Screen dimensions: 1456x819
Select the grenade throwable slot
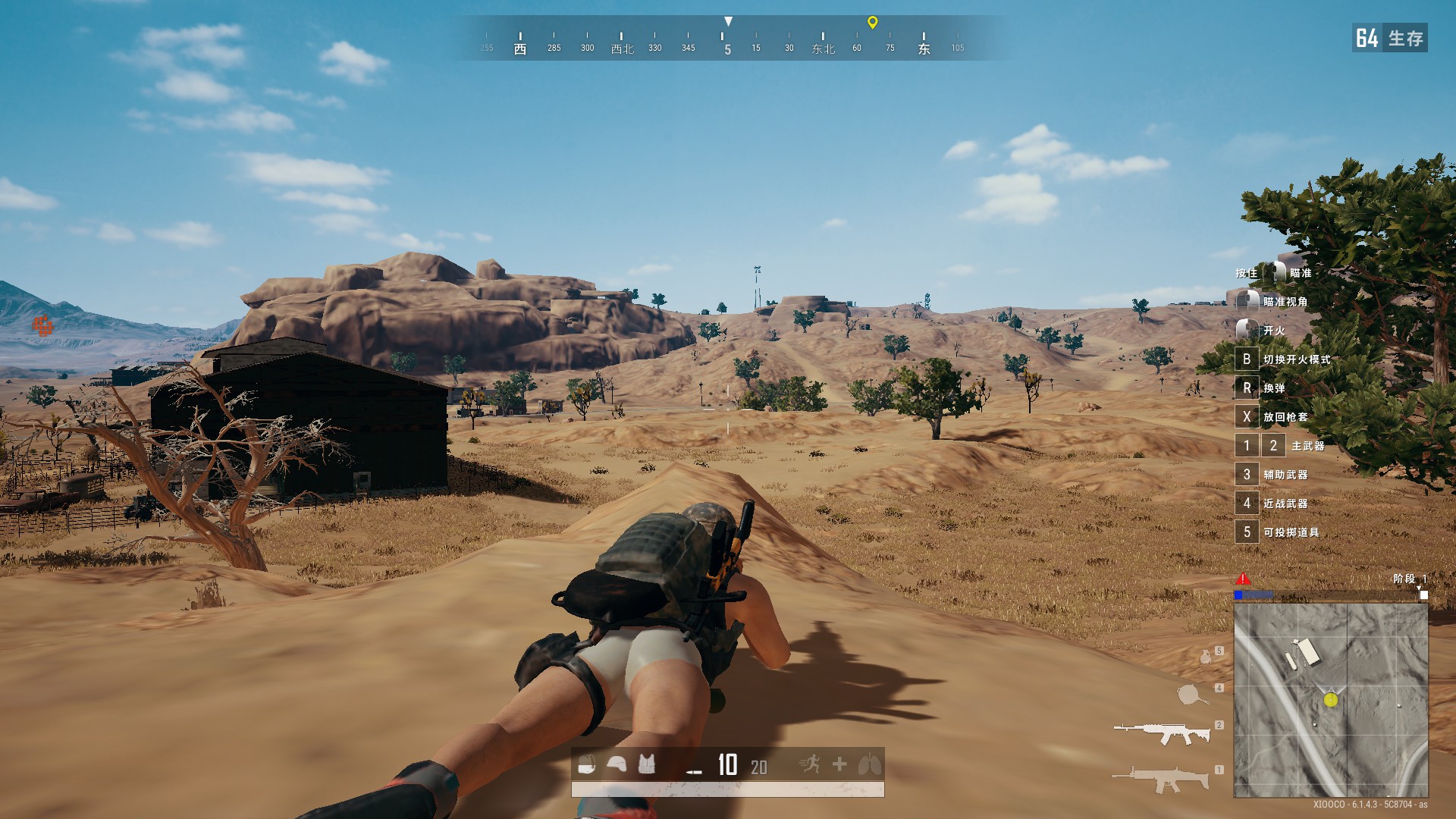[x=1206, y=656]
